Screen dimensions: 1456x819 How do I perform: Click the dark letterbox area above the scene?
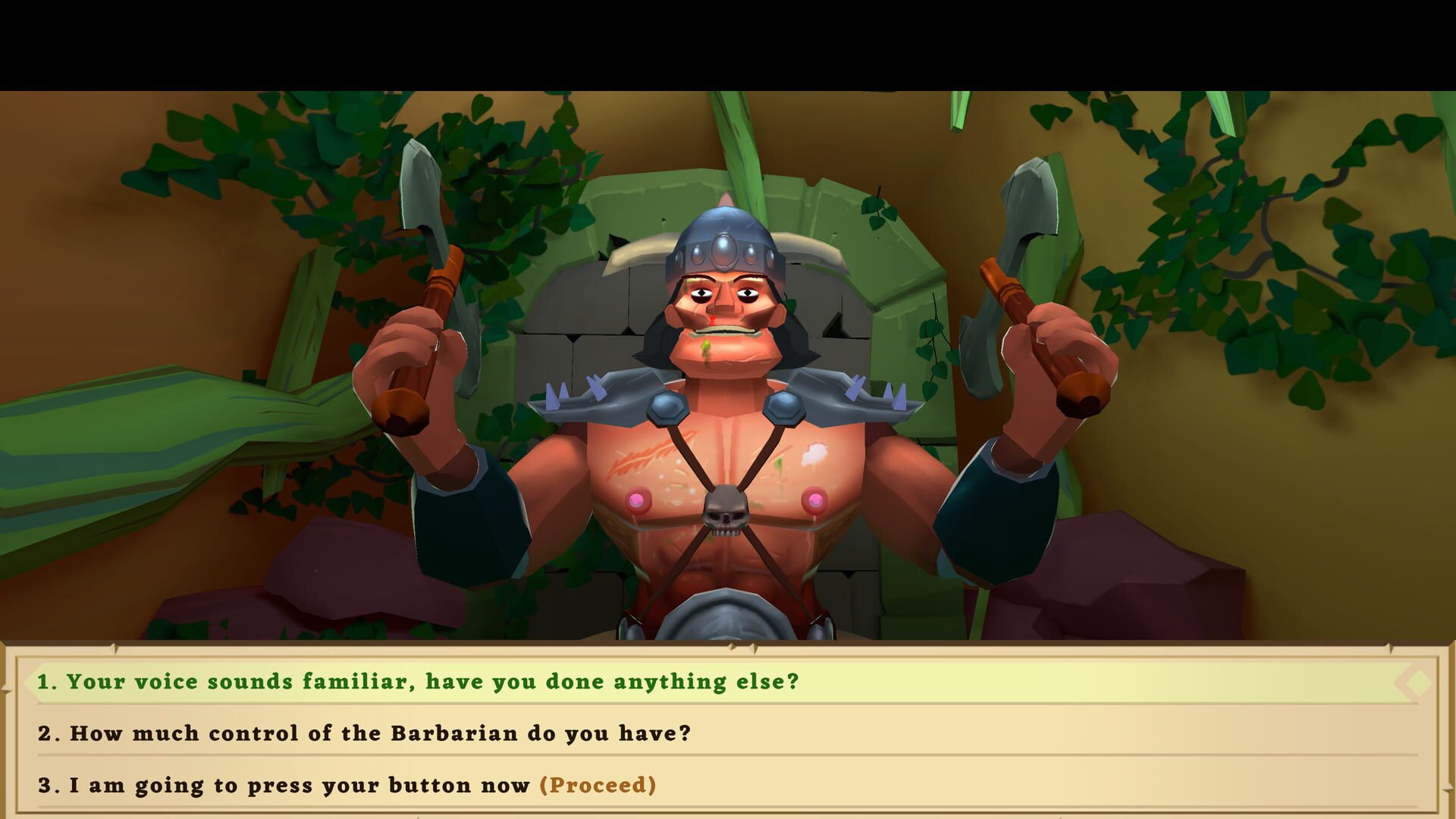[x=728, y=38]
